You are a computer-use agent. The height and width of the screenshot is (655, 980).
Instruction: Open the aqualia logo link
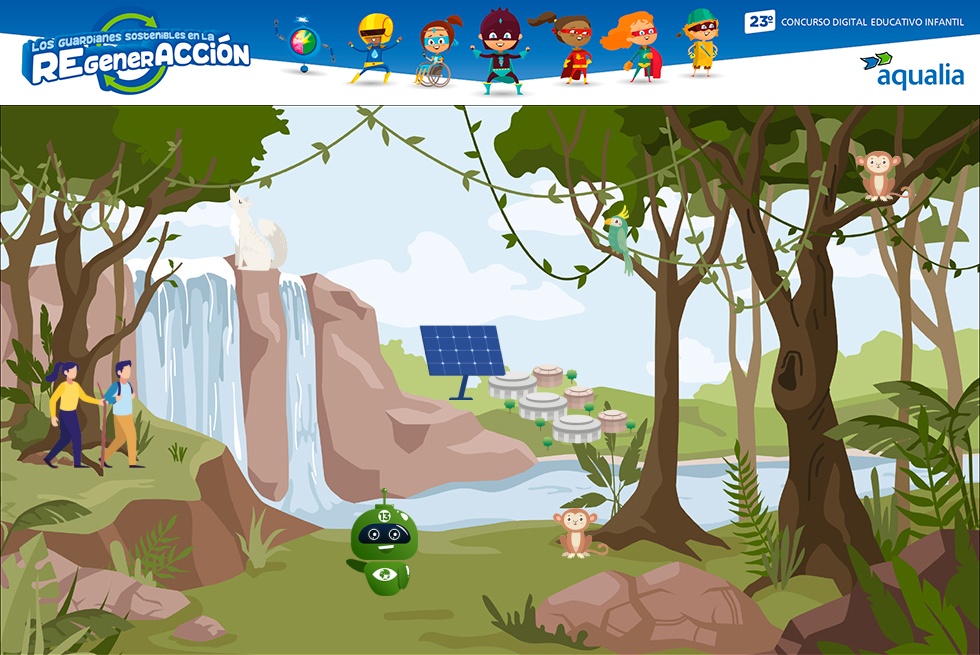911,70
